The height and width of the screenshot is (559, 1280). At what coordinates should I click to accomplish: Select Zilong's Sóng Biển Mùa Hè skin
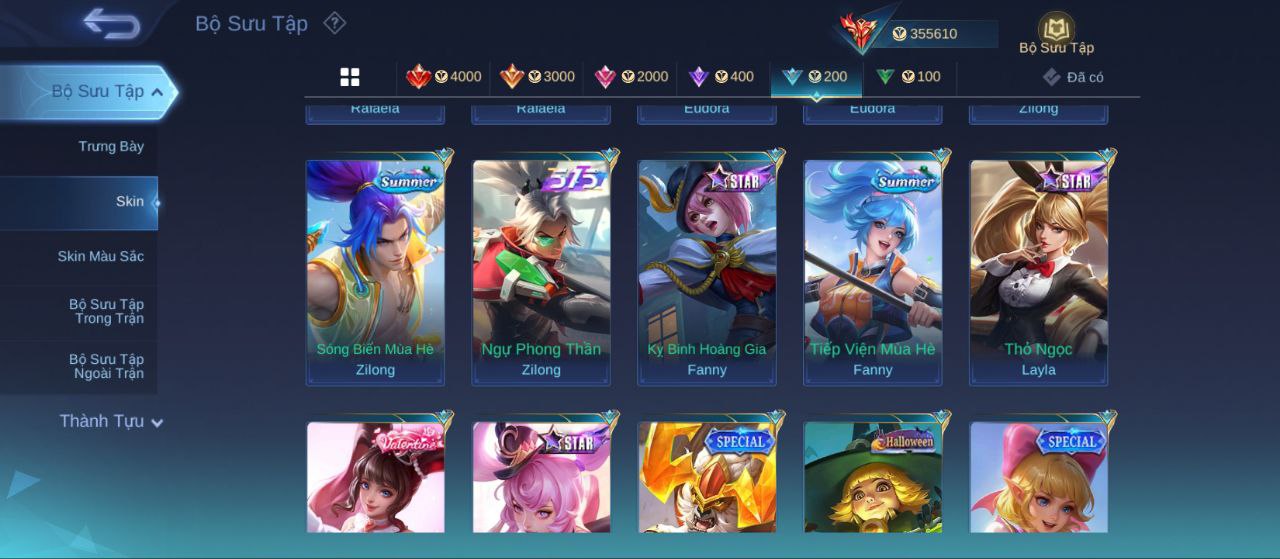click(375, 270)
